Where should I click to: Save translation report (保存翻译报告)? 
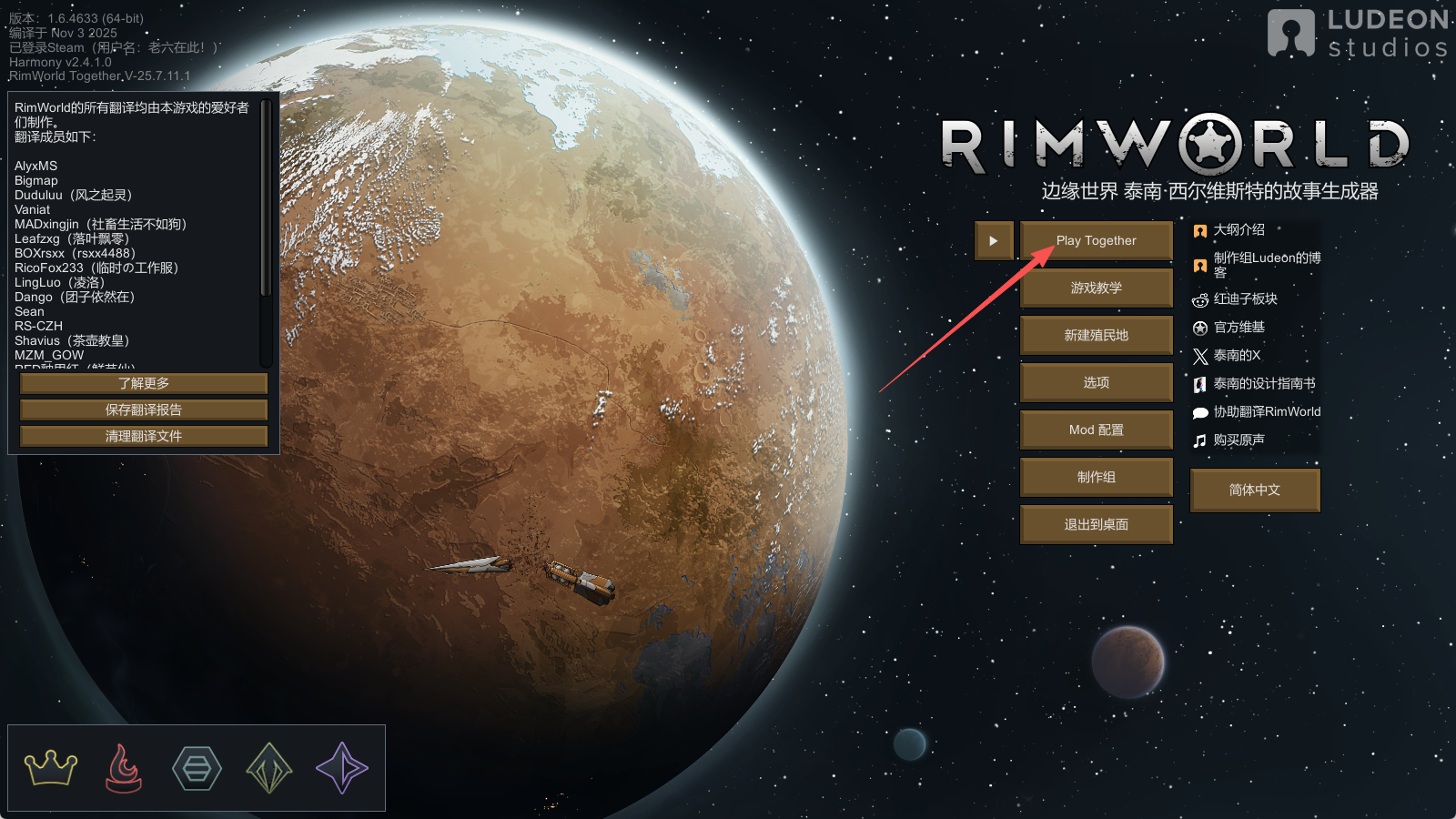144,410
